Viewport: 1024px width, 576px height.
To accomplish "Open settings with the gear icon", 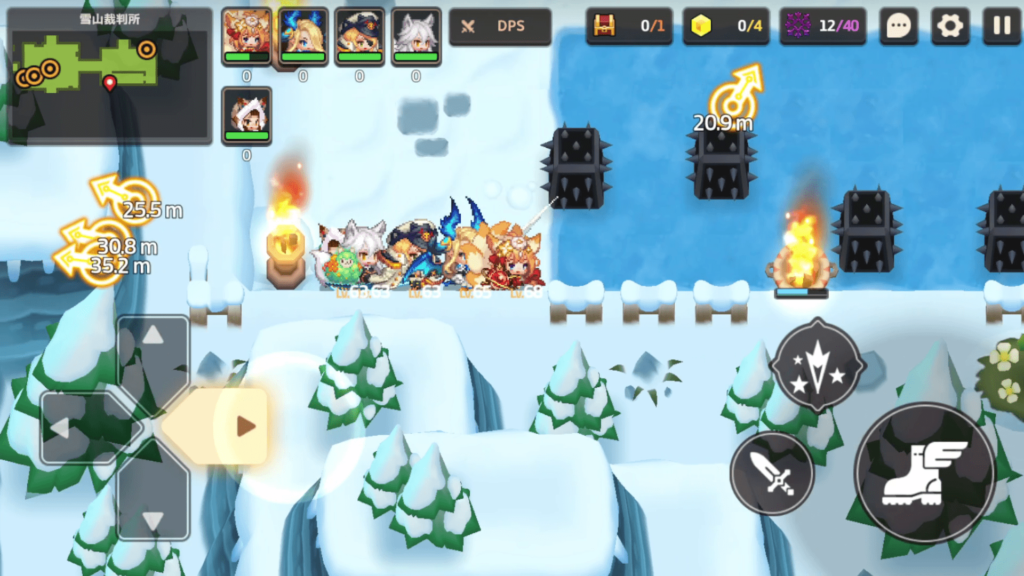I will pos(950,27).
